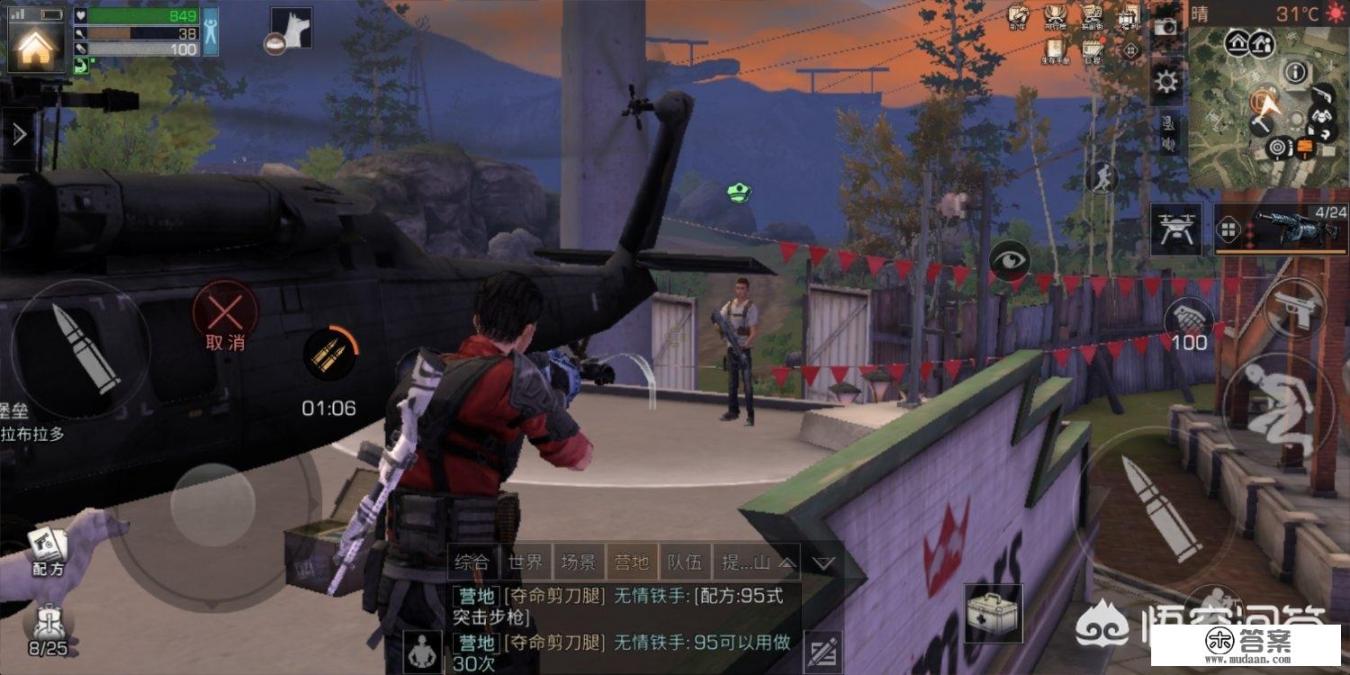Deploy the drone icon
Image resolution: width=1350 pixels, height=675 pixels.
pos(1174,229)
